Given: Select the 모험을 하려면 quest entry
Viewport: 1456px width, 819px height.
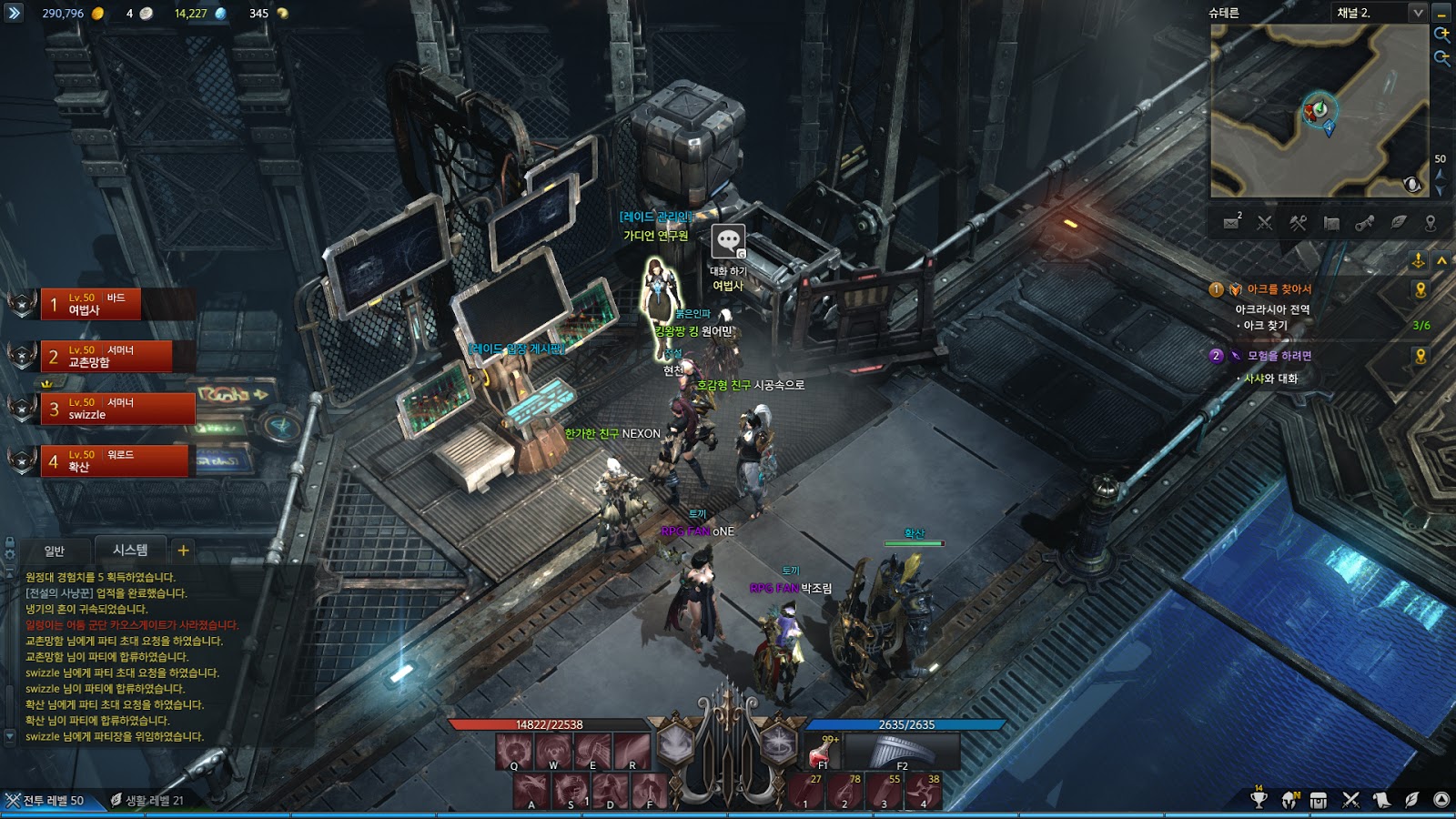Looking at the screenshot, I should (1279, 356).
